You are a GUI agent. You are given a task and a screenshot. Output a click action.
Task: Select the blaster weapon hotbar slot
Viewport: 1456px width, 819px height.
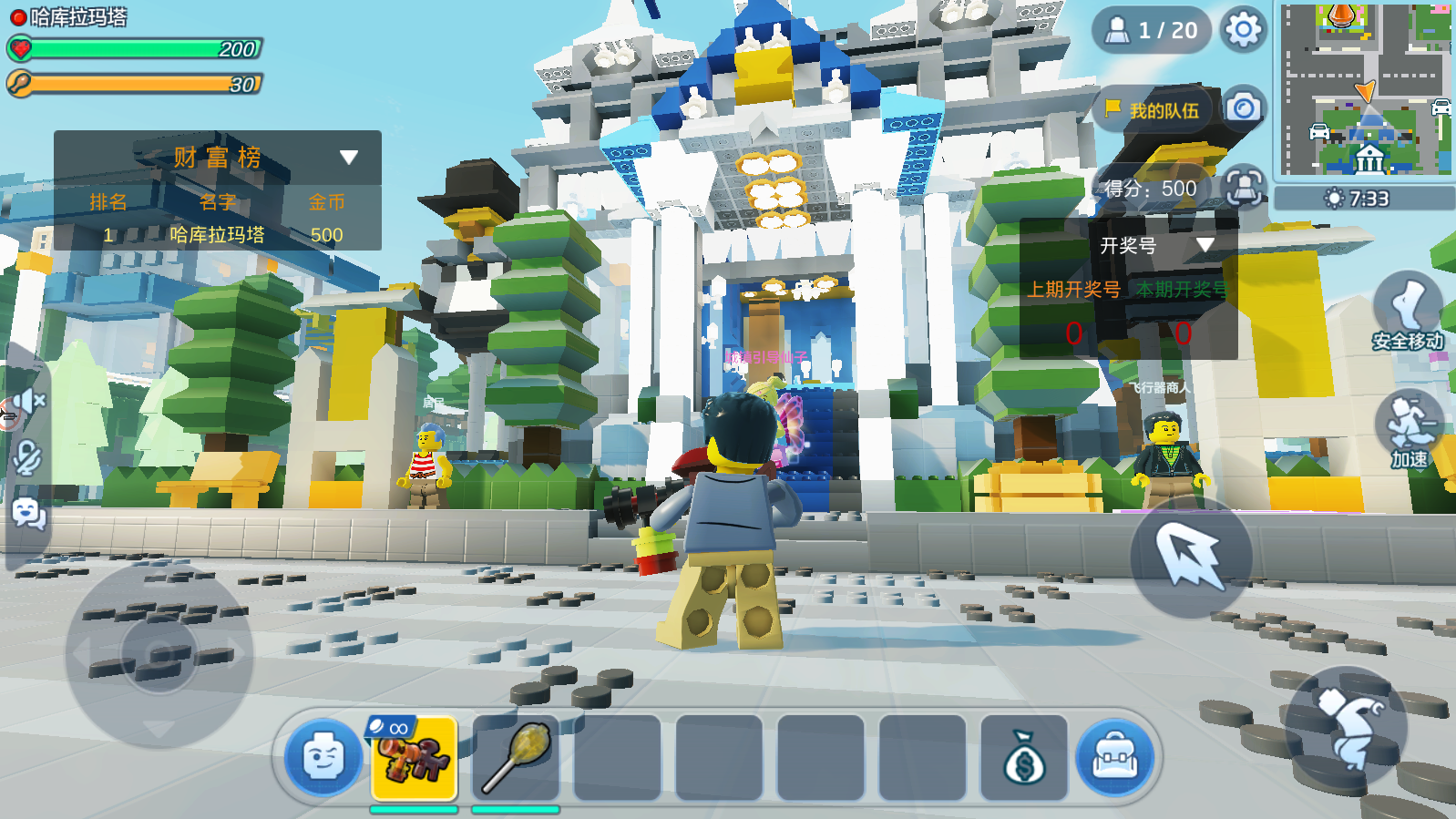415,758
